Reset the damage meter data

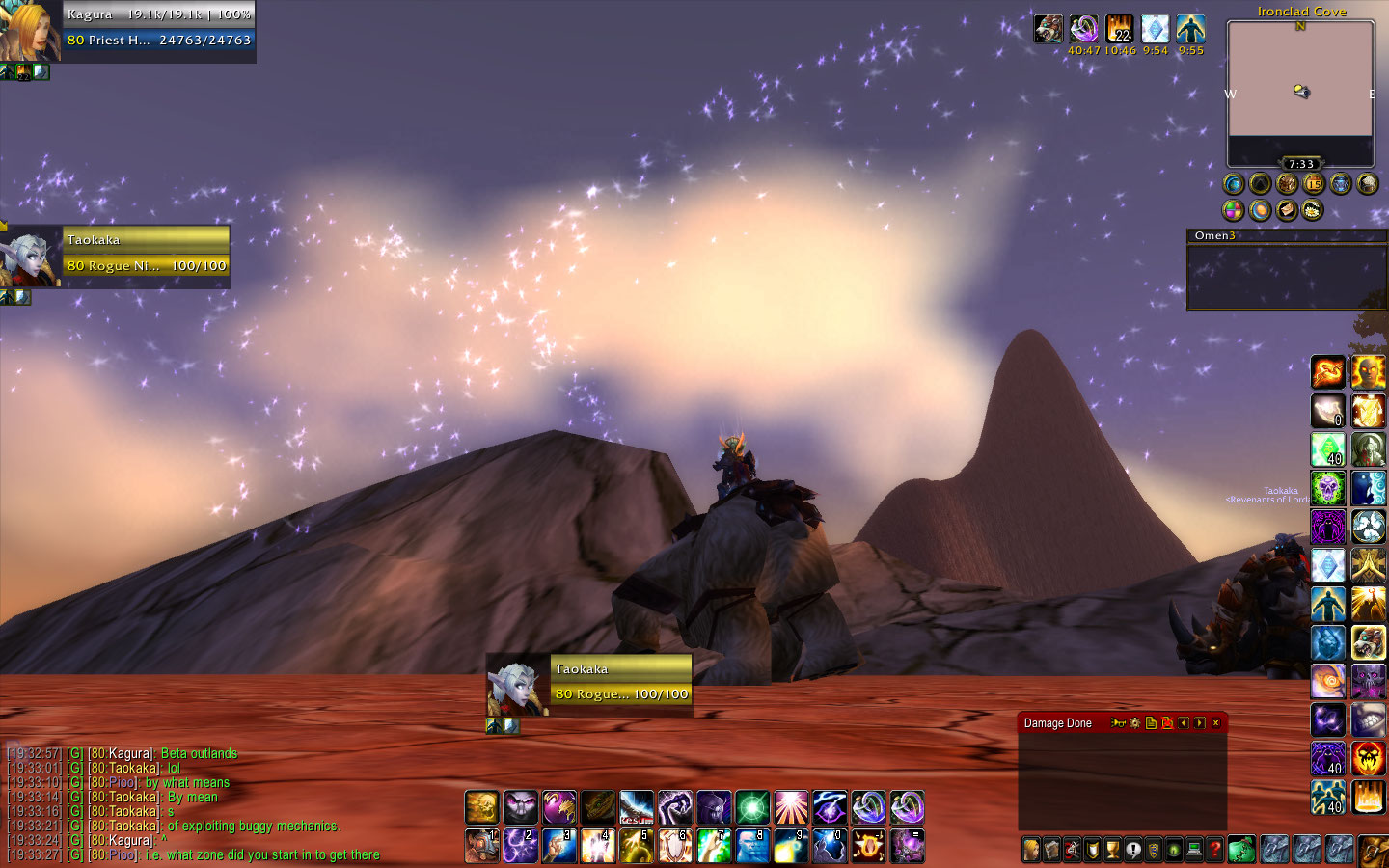[1167, 723]
